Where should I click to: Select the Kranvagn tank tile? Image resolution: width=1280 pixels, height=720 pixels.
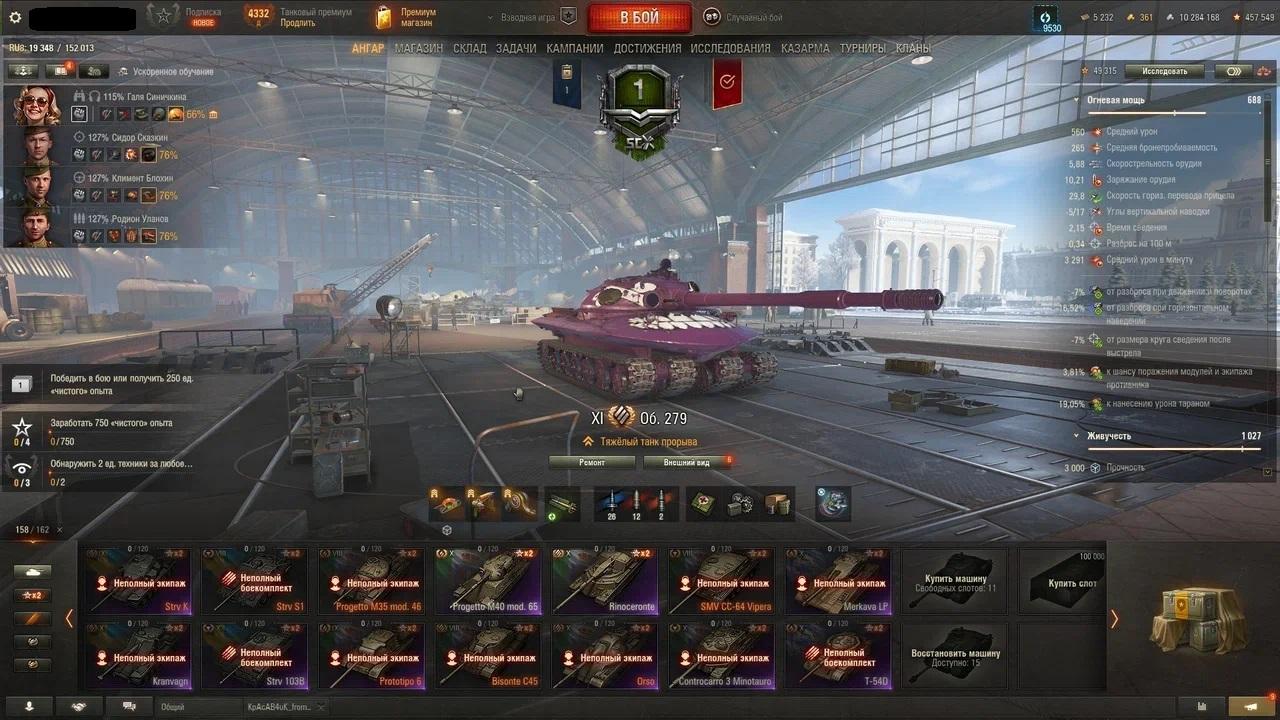[142, 656]
